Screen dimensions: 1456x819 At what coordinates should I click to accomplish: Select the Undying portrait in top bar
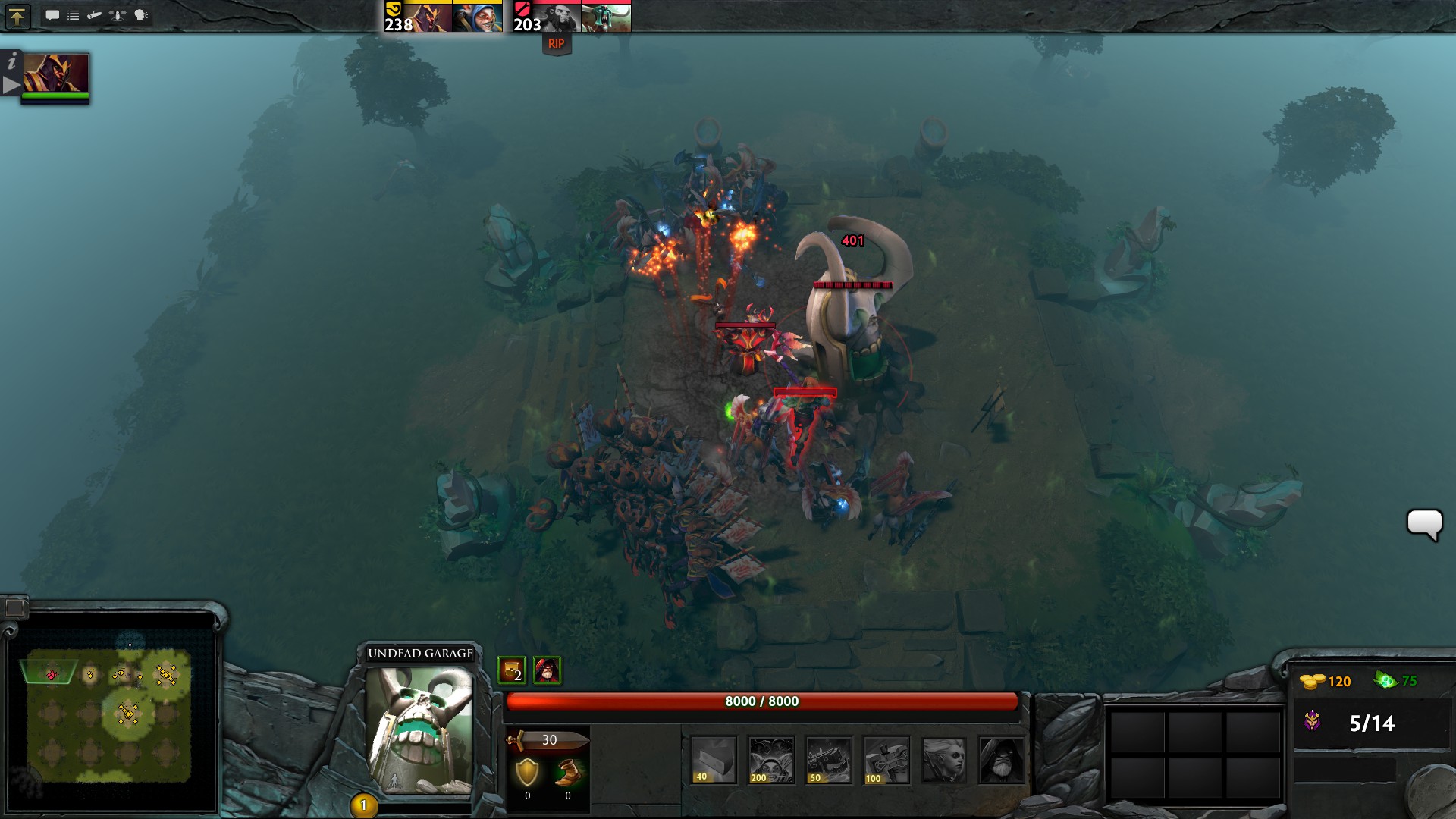pyautogui.click(x=607, y=17)
